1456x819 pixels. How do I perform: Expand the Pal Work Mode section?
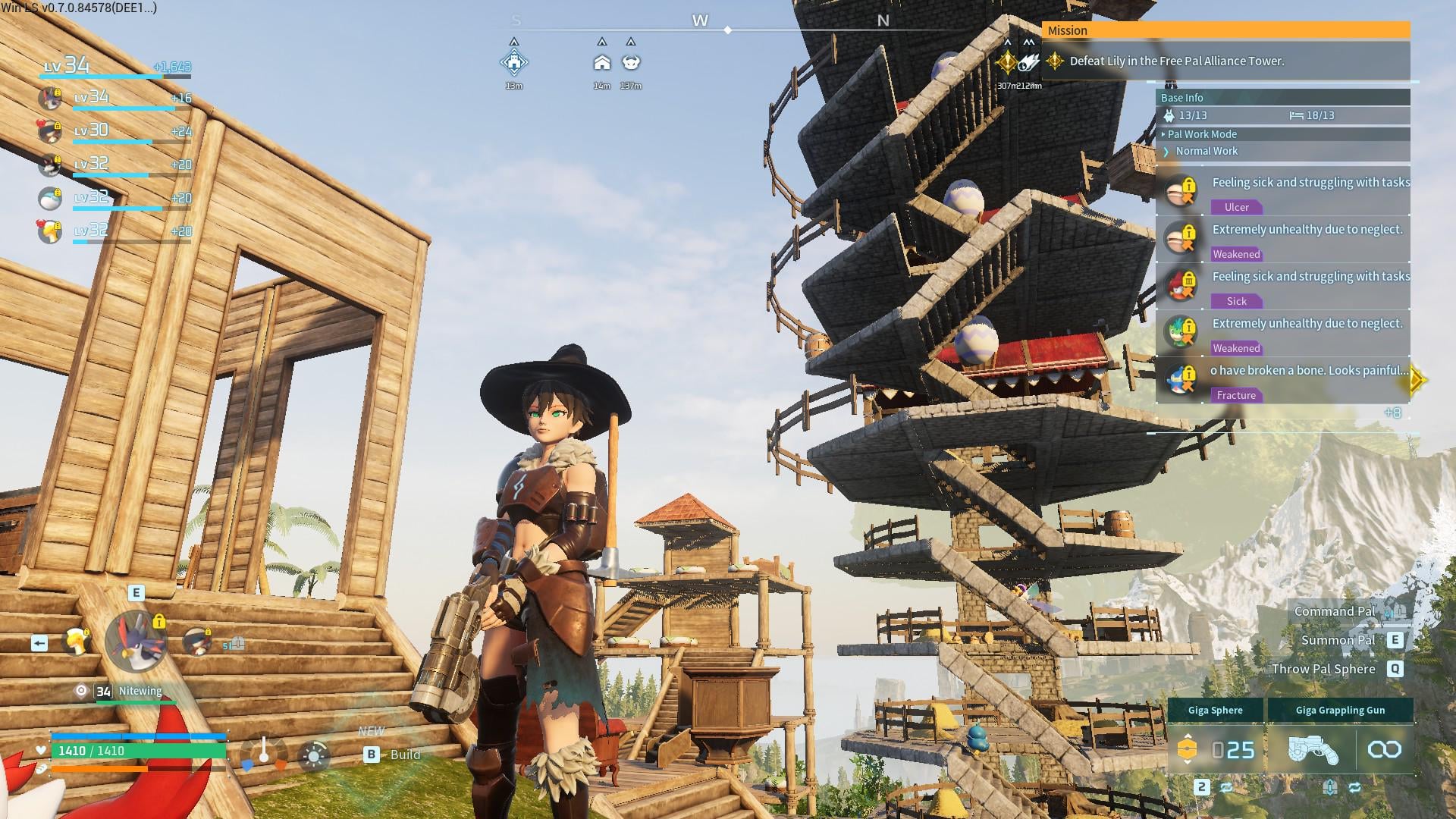pyautogui.click(x=1202, y=134)
